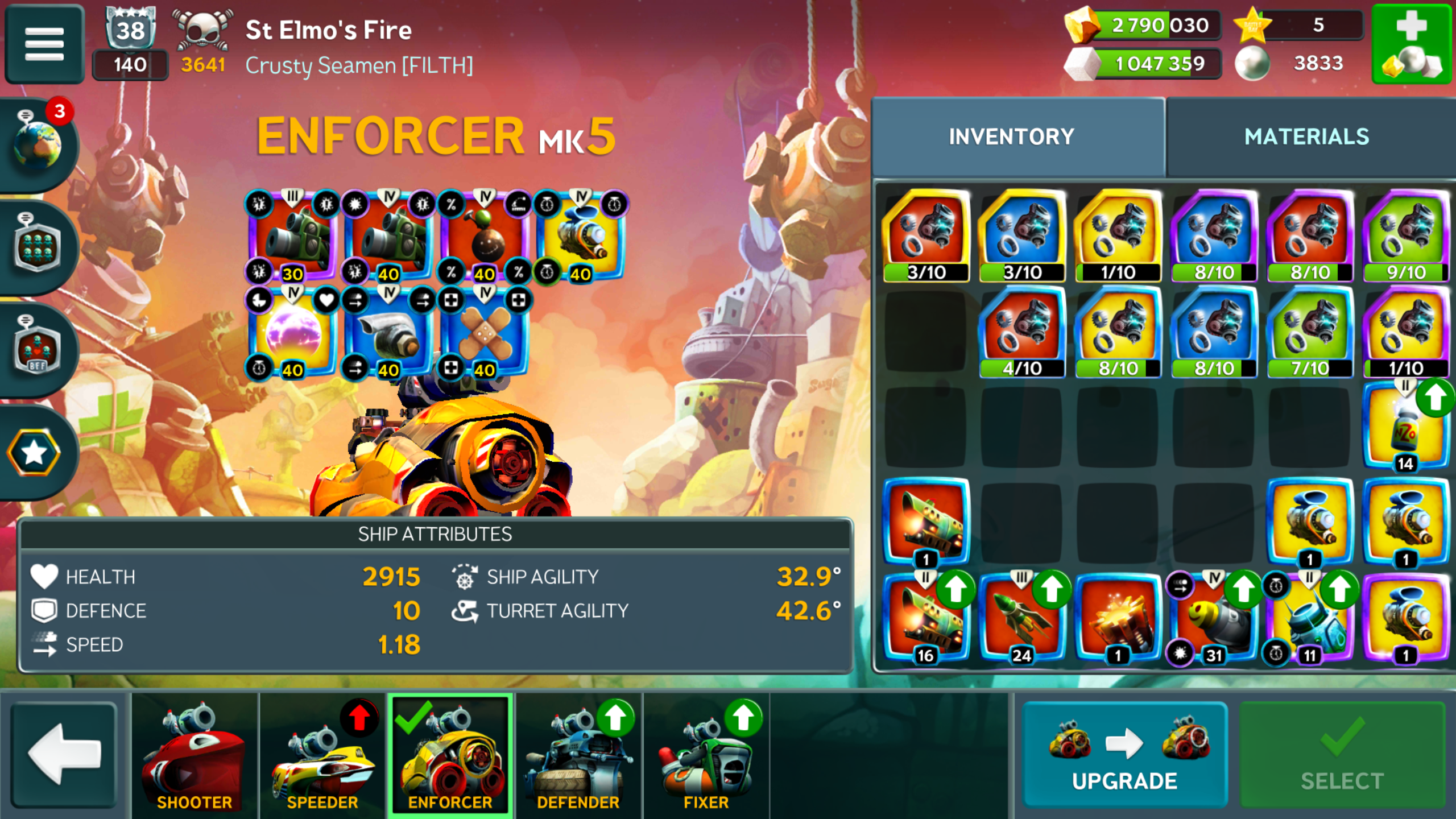Viewport: 1456px width, 819px height.
Task: Choose the Speeder ship
Action: pos(322,754)
